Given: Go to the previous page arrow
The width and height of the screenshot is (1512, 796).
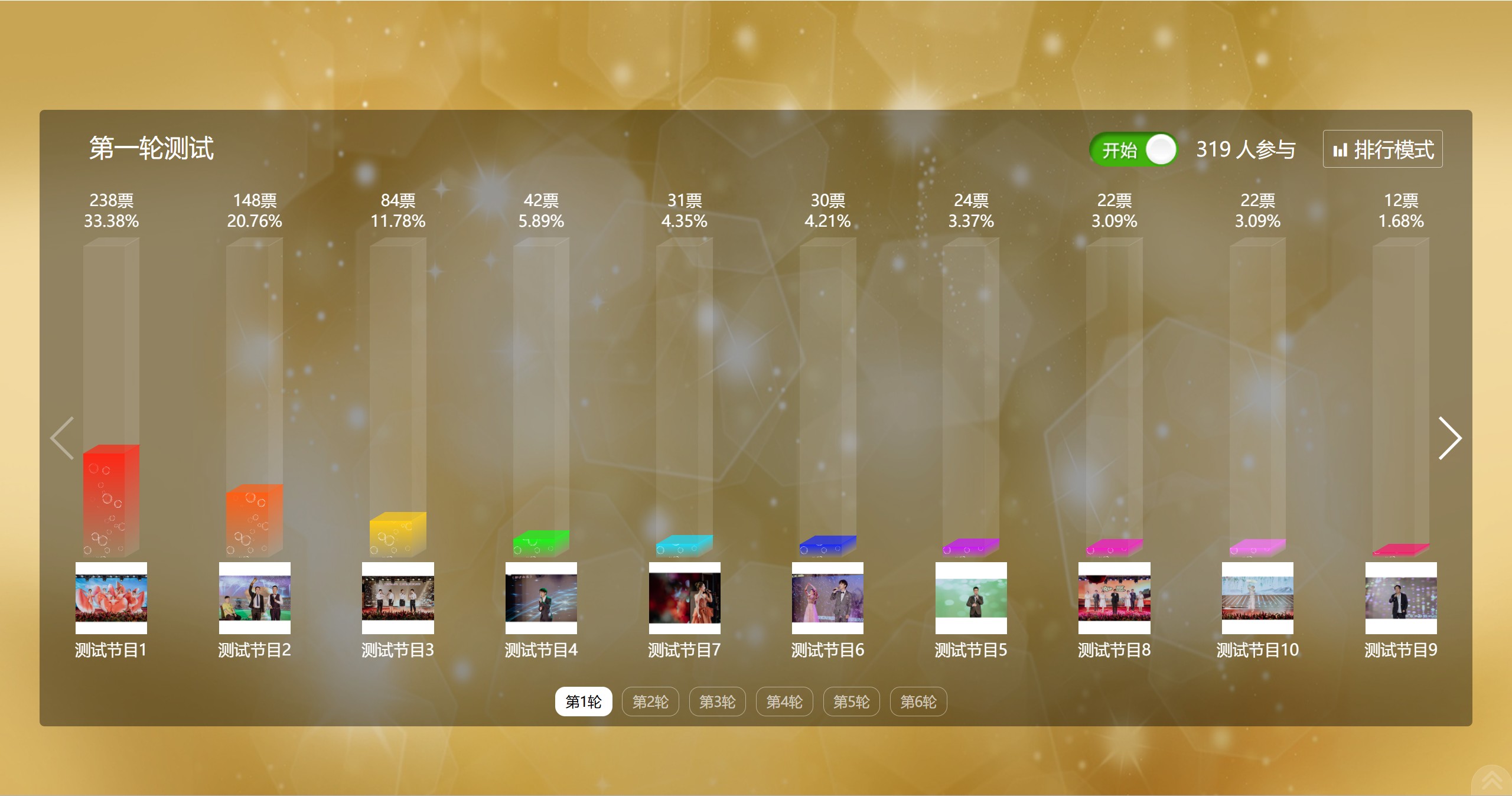Looking at the screenshot, I should pos(63,438).
